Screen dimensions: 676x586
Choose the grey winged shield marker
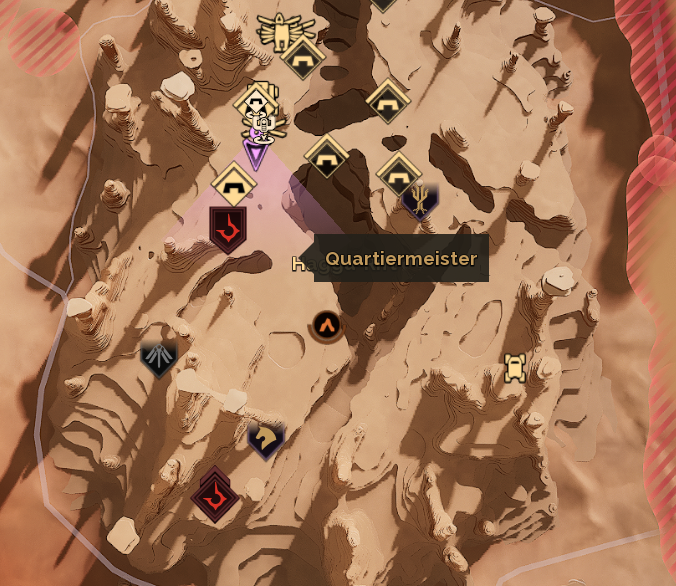coord(158,358)
